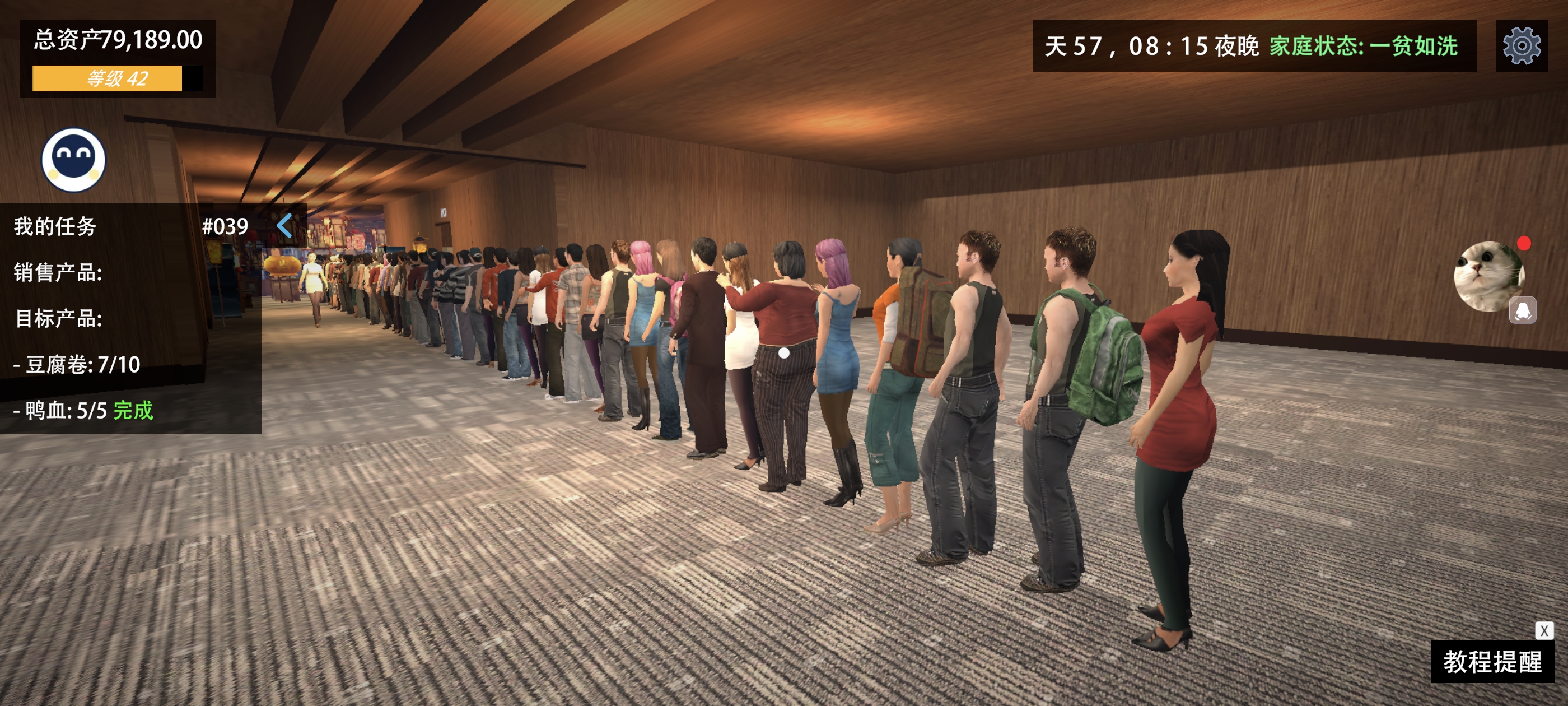Click the small bell notification icon
The height and width of the screenshot is (706, 1568).
pyautogui.click(x=1522, y=310)
